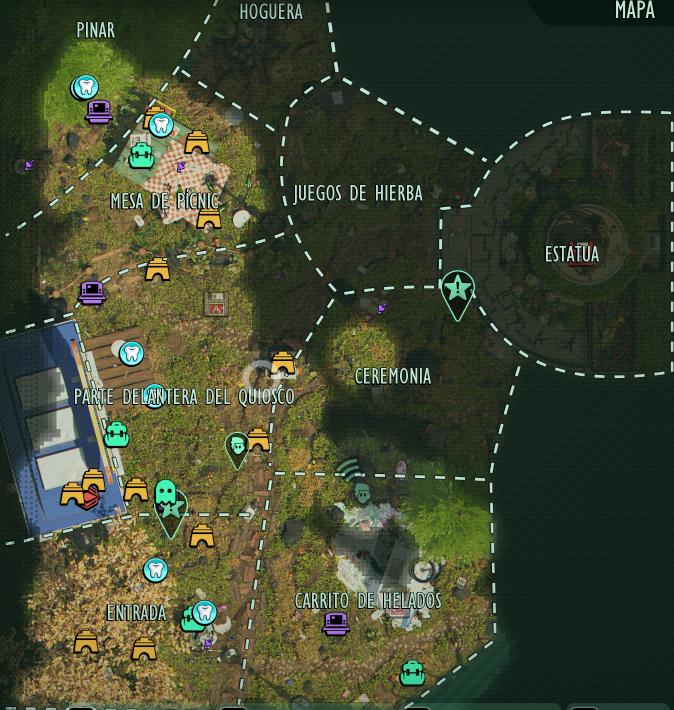Click the player portrait pin on the map
674x710 pixels.
click(x=237, y=447)
